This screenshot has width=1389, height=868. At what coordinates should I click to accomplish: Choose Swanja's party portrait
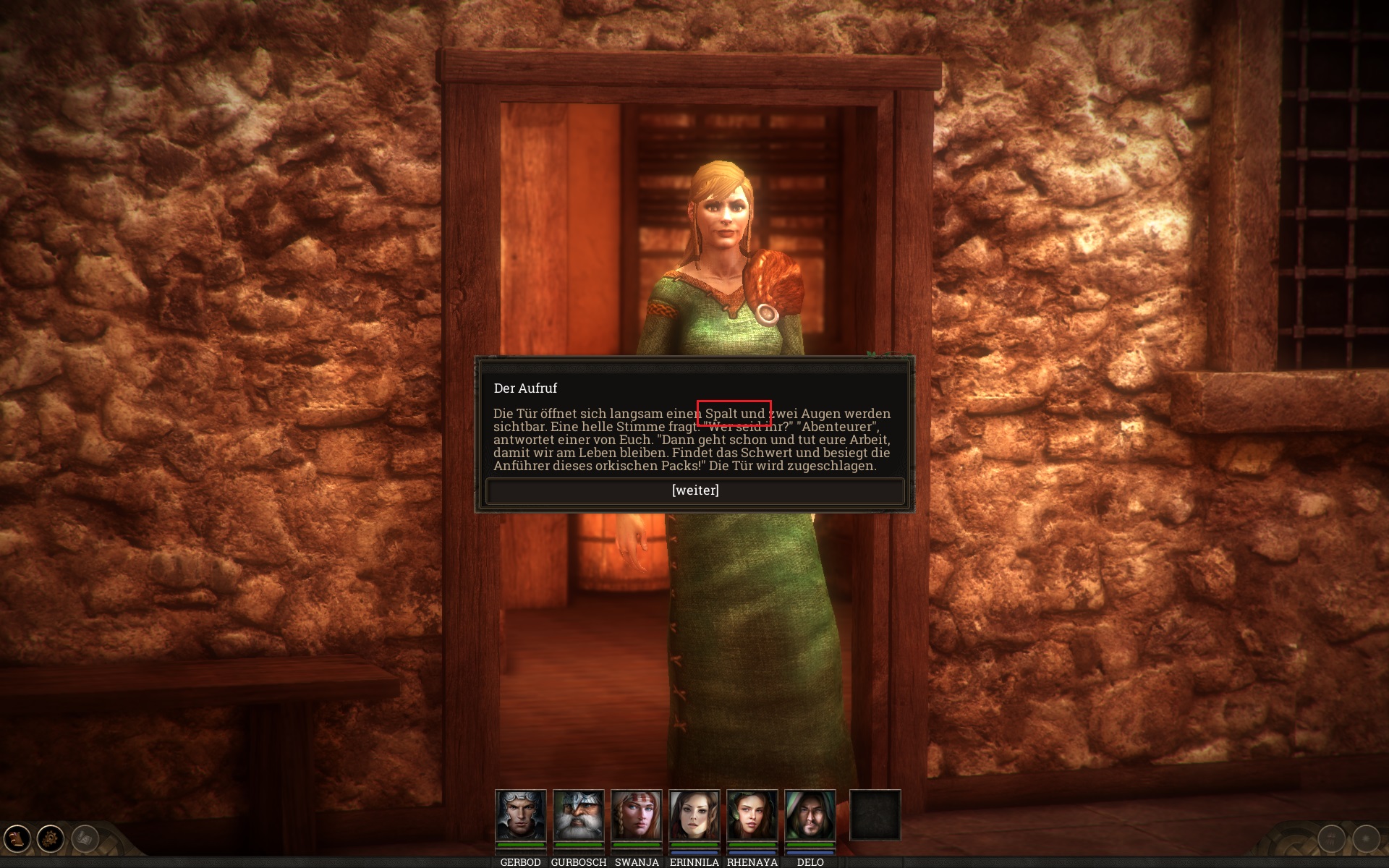(636, 815)
